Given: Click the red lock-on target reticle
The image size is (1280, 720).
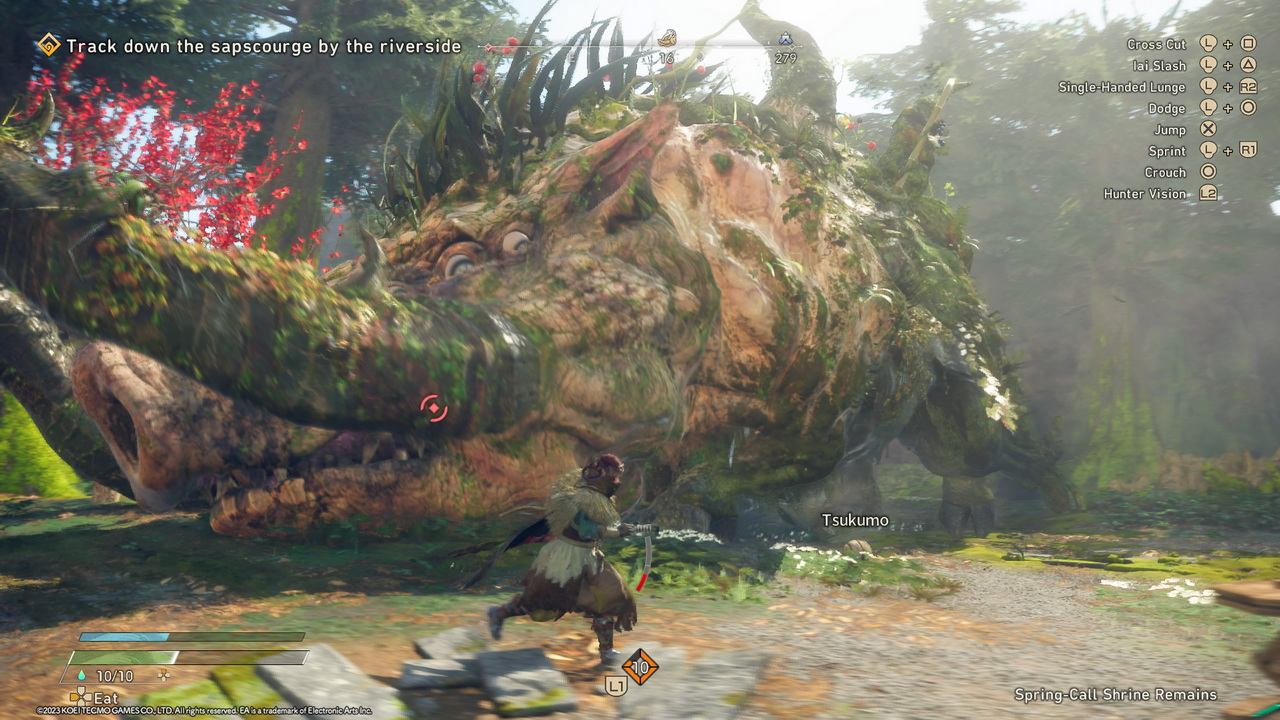Looking at the screenshot, I should [x=433, y=408].
